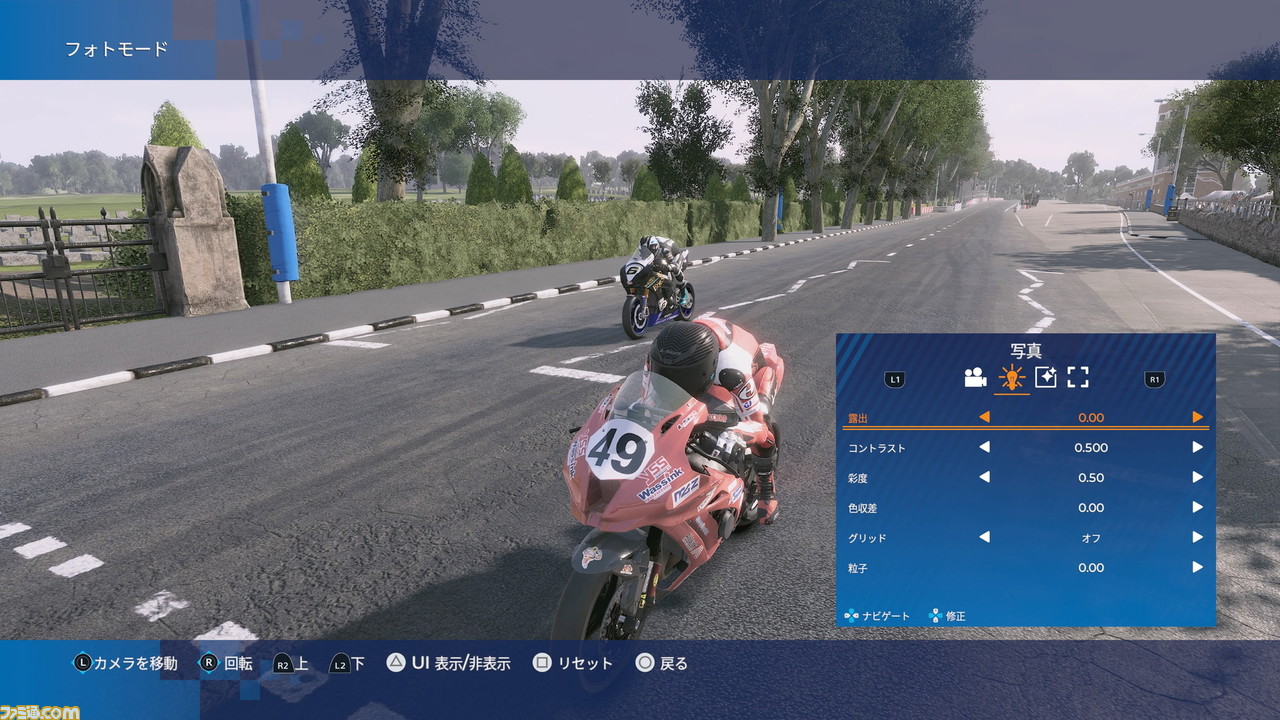Viewport: 1280px width, 720px height.
Task: Select the light bulb lighting tab
Action: tap(1011, 377)
